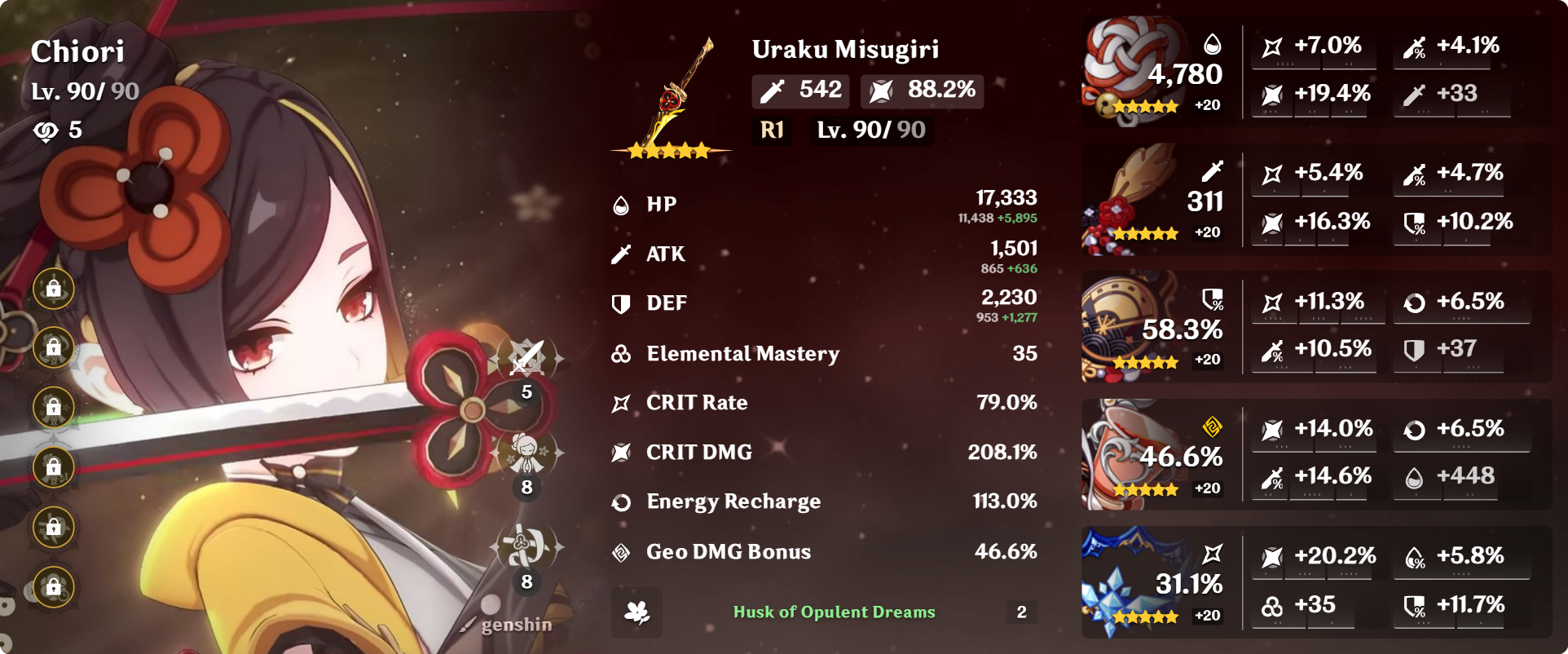Click the five-star rating under the weapon
This screenshot has width=1568, height=654.
tap(667, 151)
